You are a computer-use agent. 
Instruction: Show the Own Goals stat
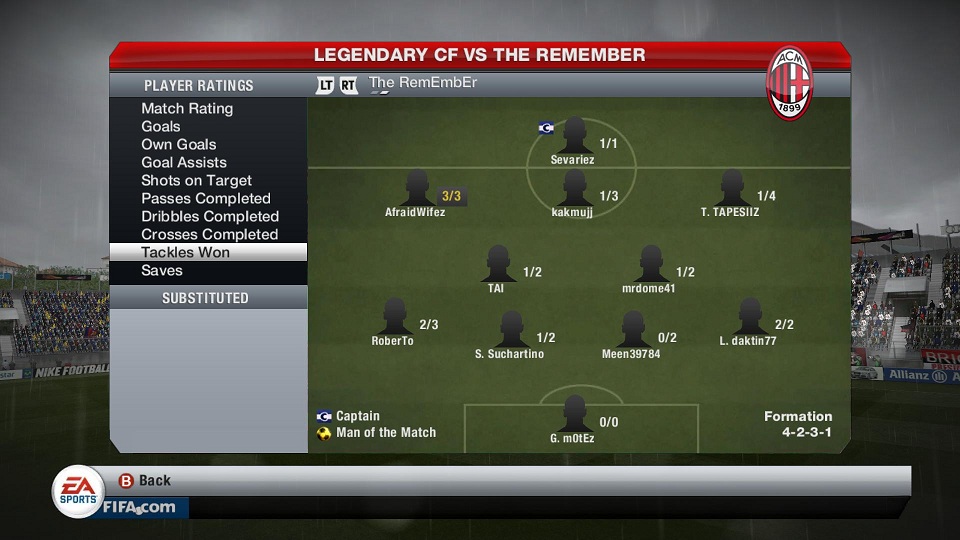[179, 144]
